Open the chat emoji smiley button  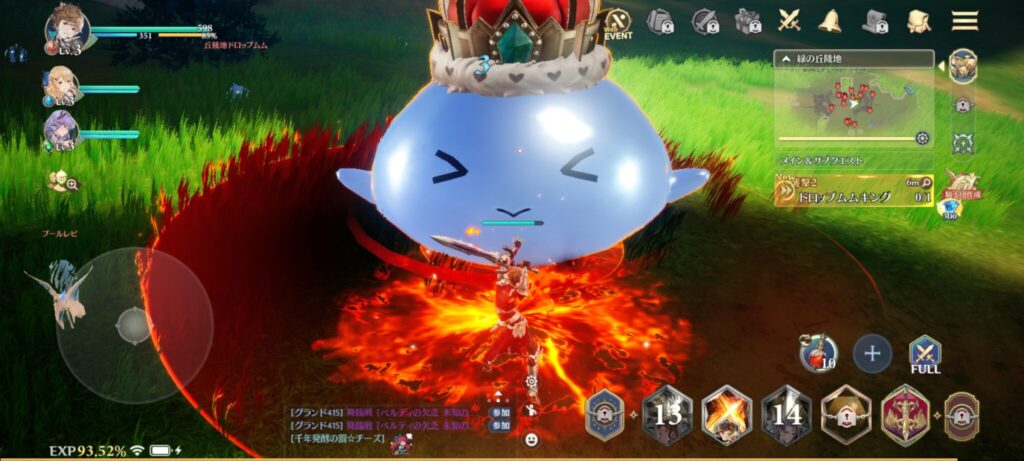click(531, 439)
